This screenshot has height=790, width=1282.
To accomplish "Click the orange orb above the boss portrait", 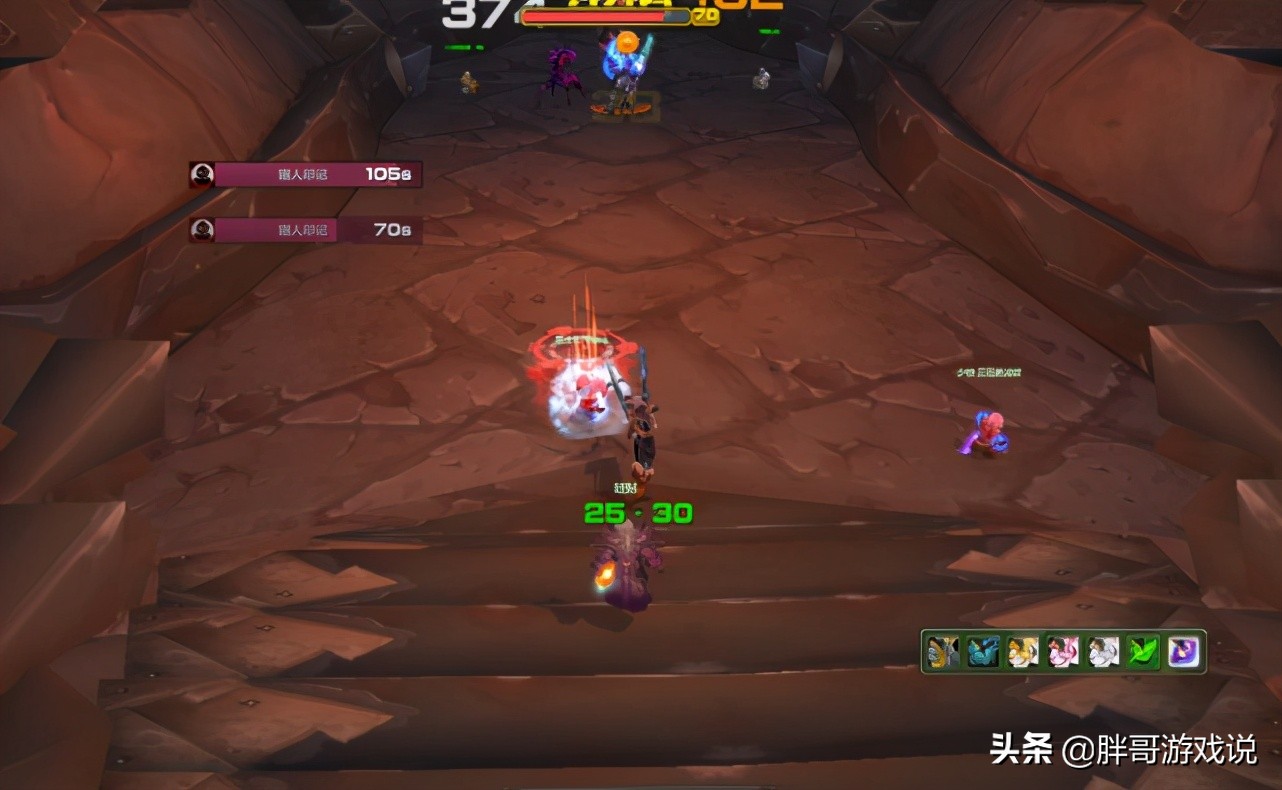I will coord(627,41).
